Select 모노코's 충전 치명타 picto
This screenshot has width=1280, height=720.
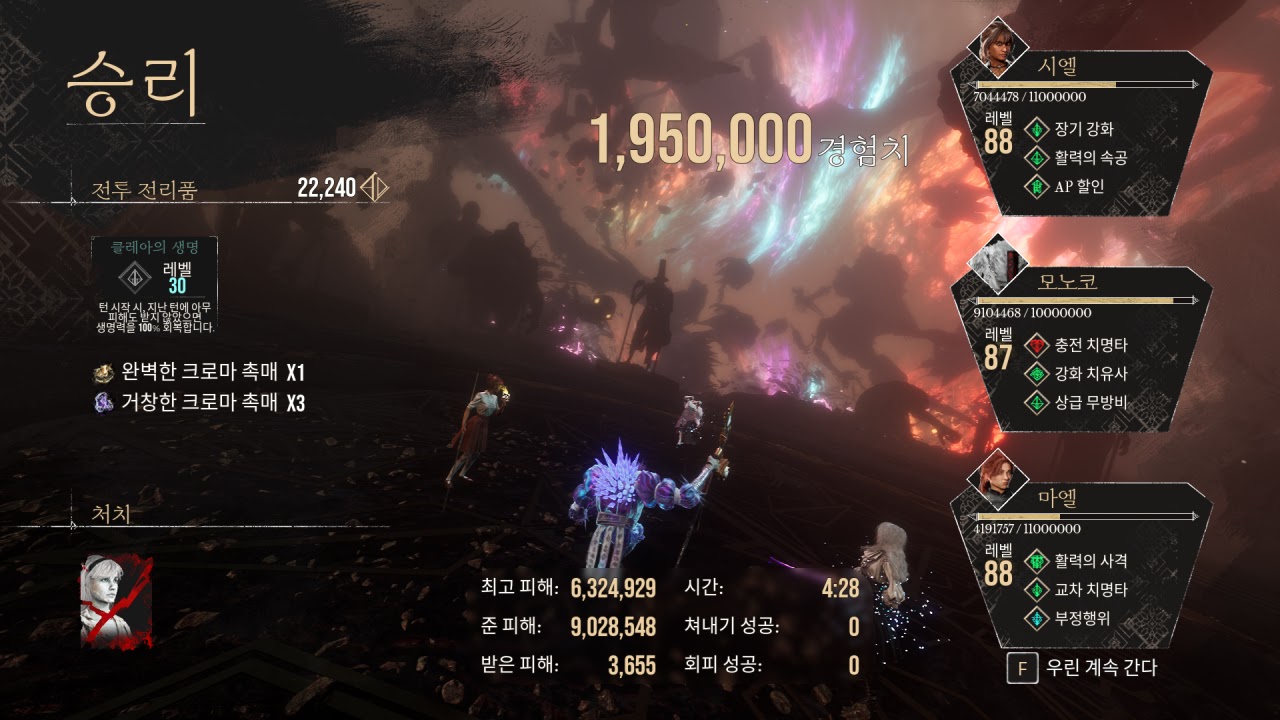pos(1077,345)
